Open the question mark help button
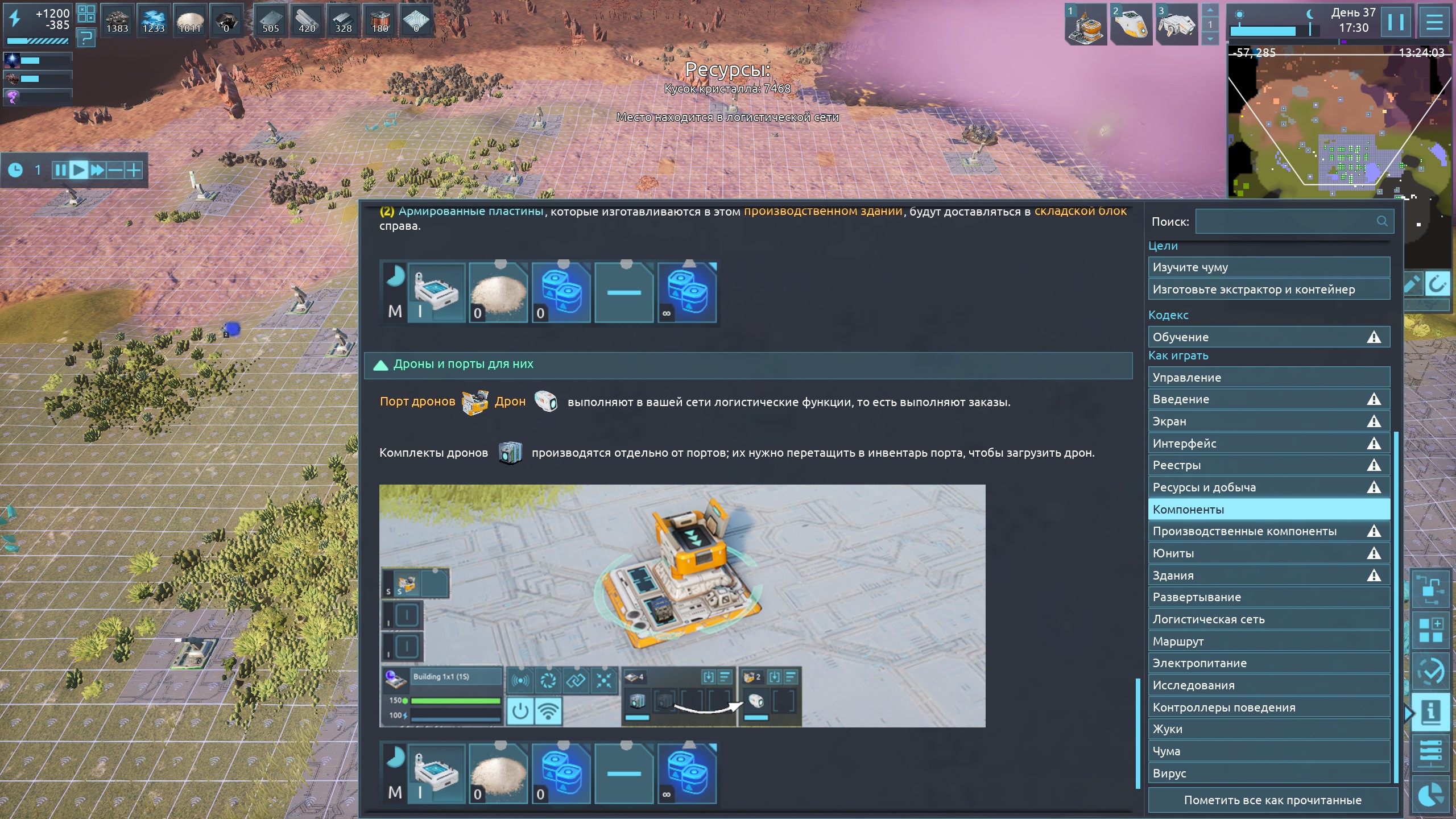 pyautogui.click(x=86, y=38)
